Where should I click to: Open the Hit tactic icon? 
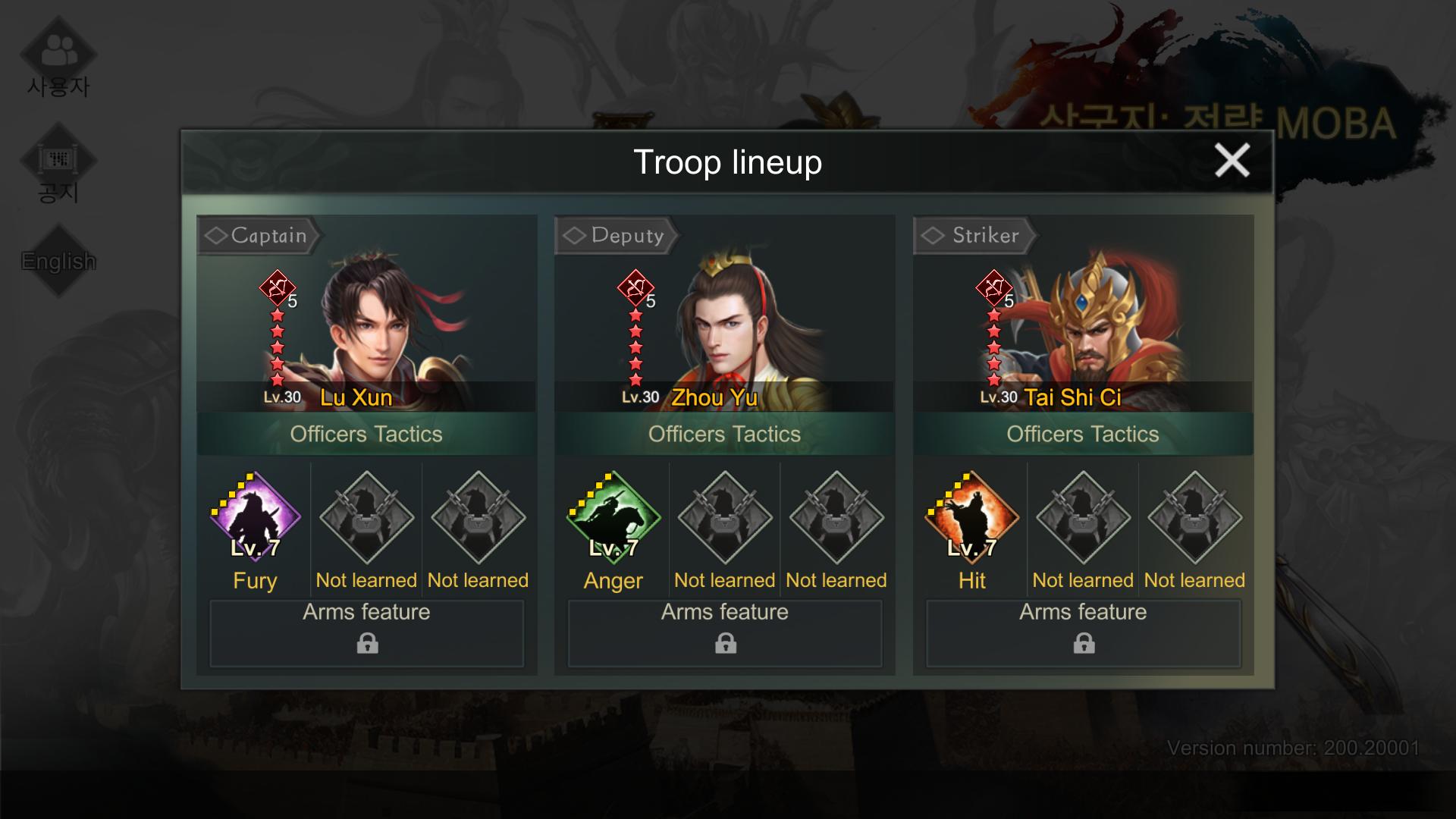pyautogui.click(x=971, y=518)
